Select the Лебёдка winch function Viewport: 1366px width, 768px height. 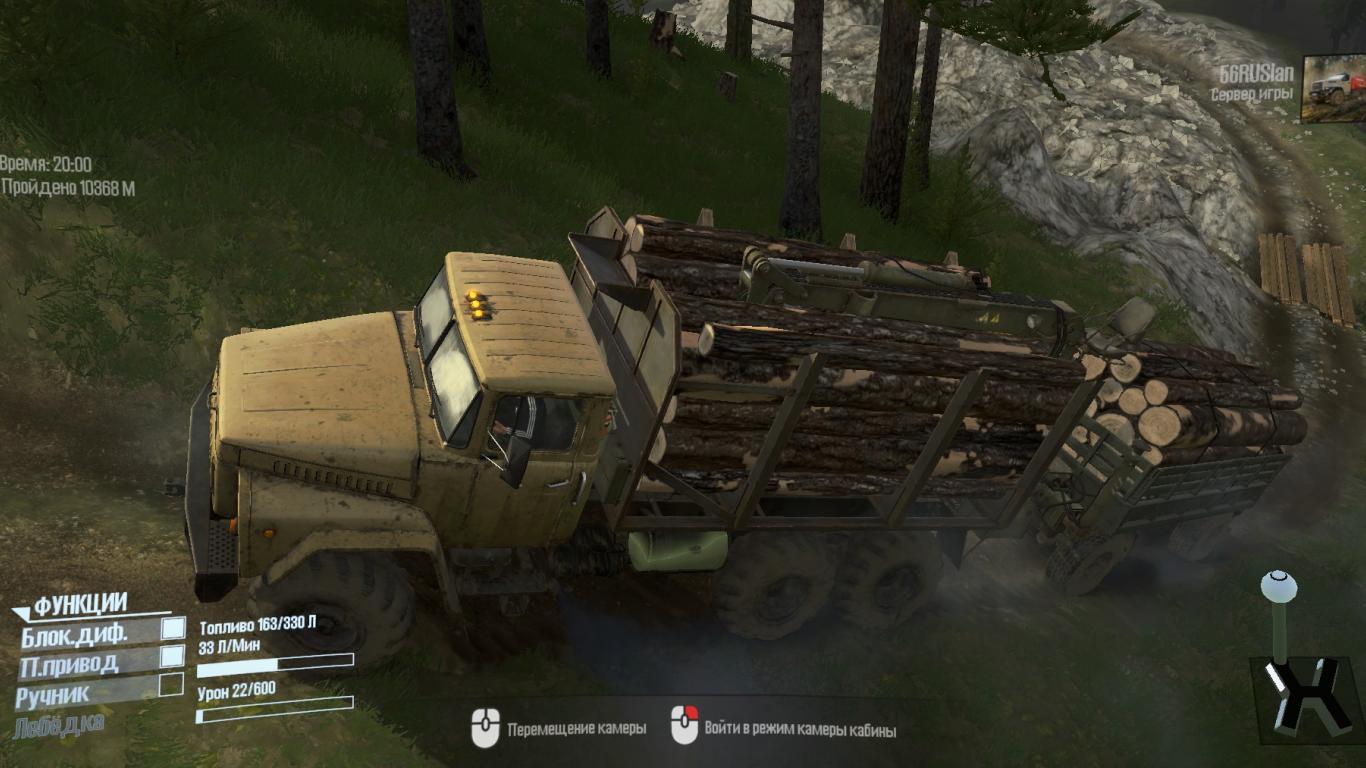pyautogui.click(x=59, y=725)
